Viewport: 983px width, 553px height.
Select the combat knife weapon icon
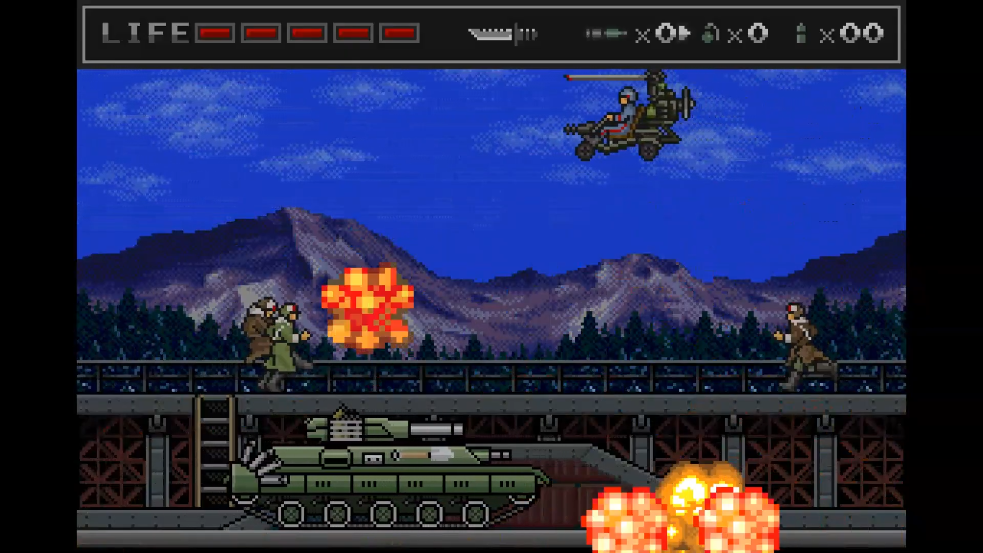(502, 34)
